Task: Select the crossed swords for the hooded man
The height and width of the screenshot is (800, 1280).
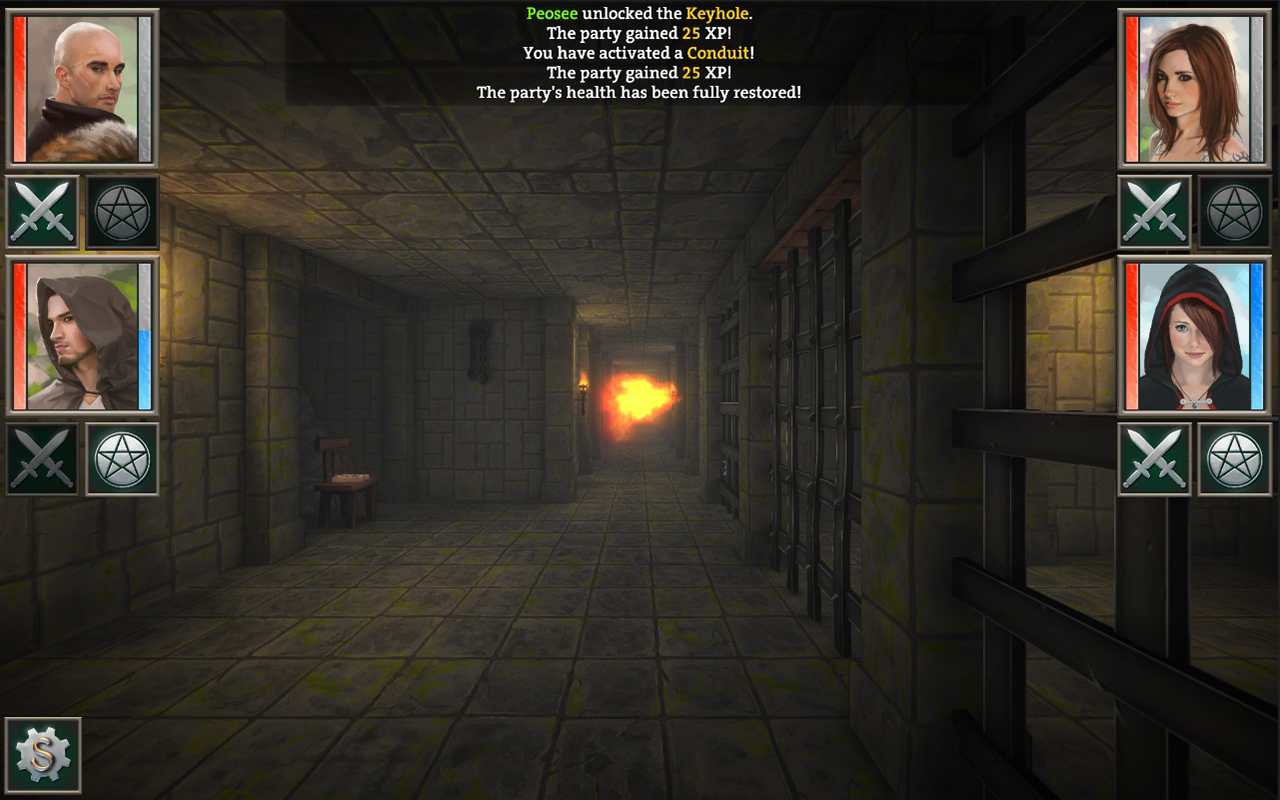Action: [x=41, y=460]
